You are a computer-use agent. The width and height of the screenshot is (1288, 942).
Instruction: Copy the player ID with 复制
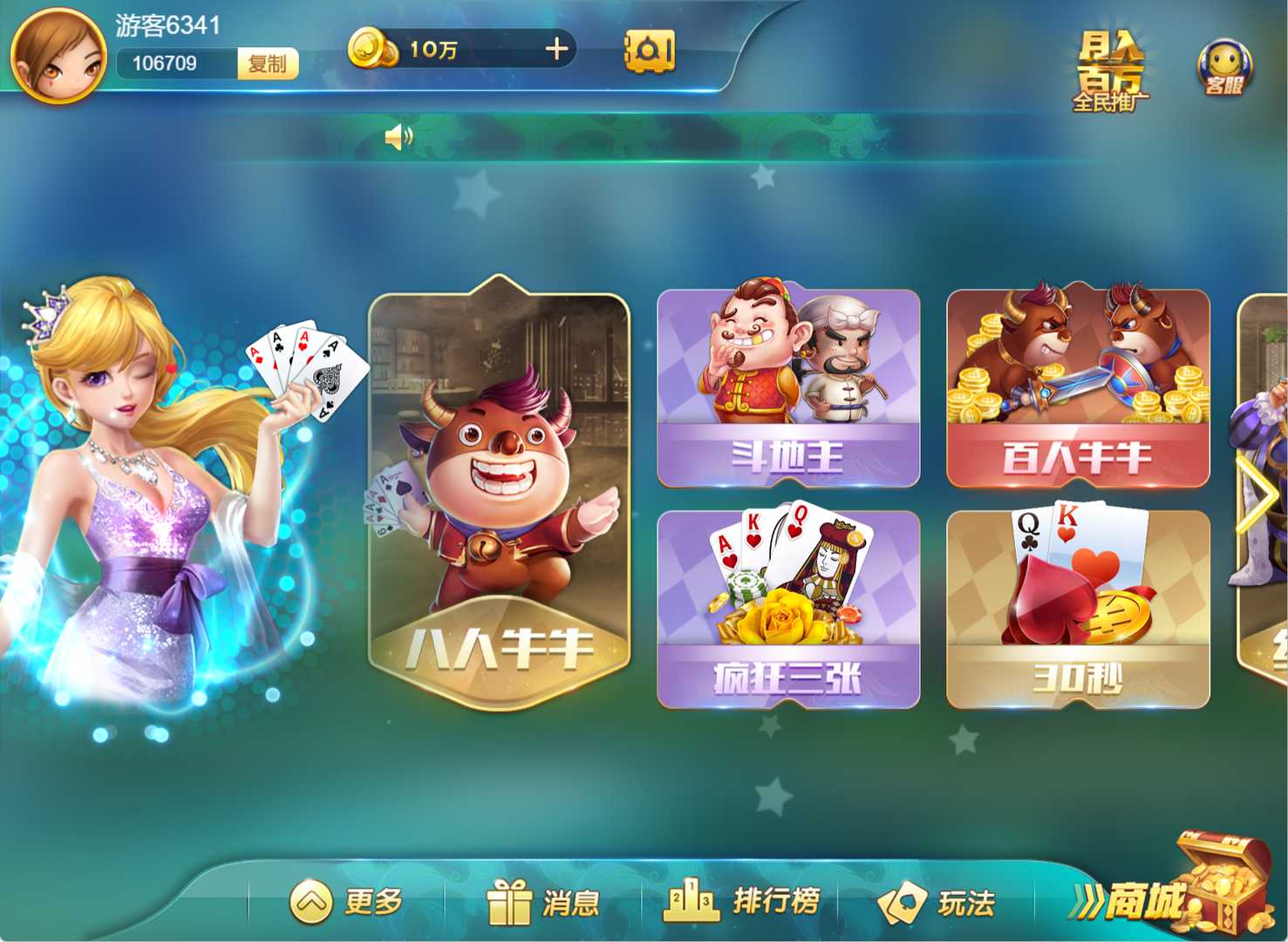268,64
